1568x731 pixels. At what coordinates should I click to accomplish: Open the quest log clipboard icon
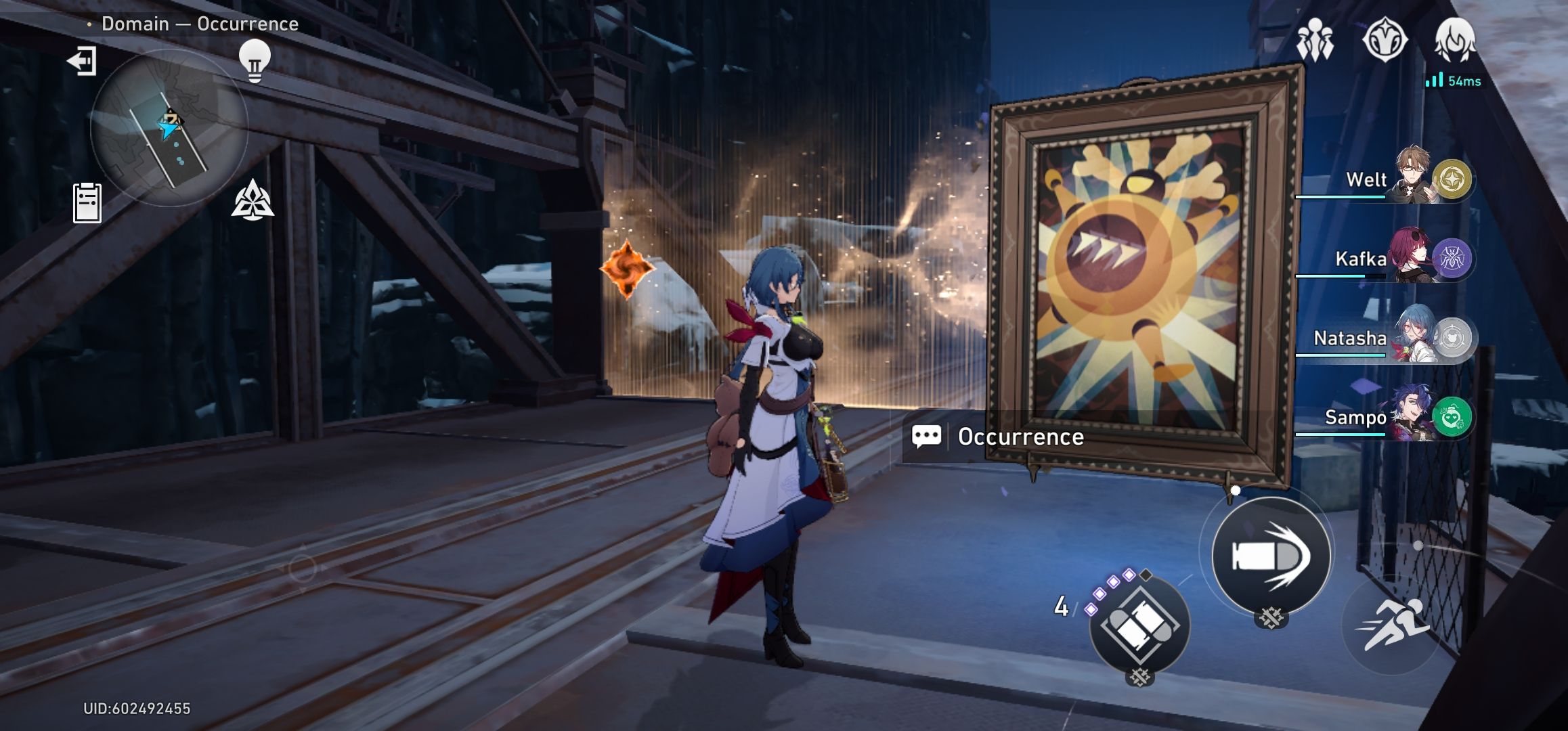(x=87, y=202)
